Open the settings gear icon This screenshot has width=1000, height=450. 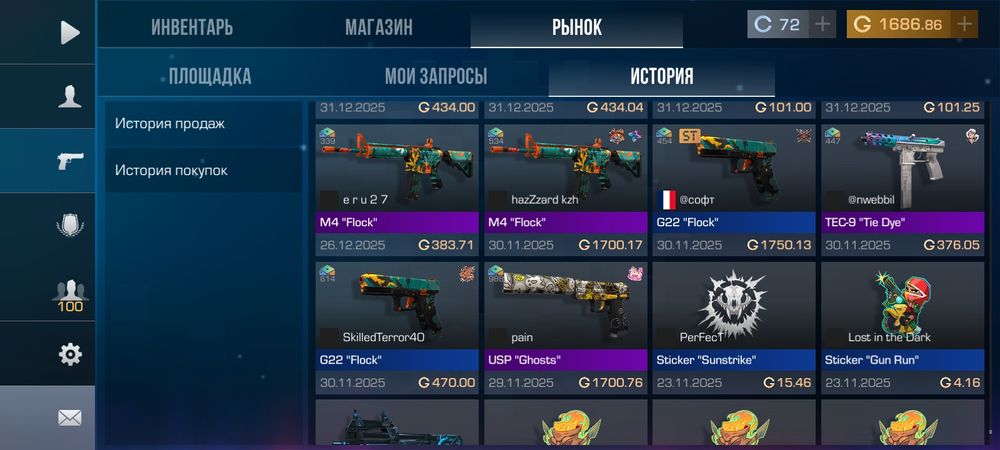click(70, 353)
